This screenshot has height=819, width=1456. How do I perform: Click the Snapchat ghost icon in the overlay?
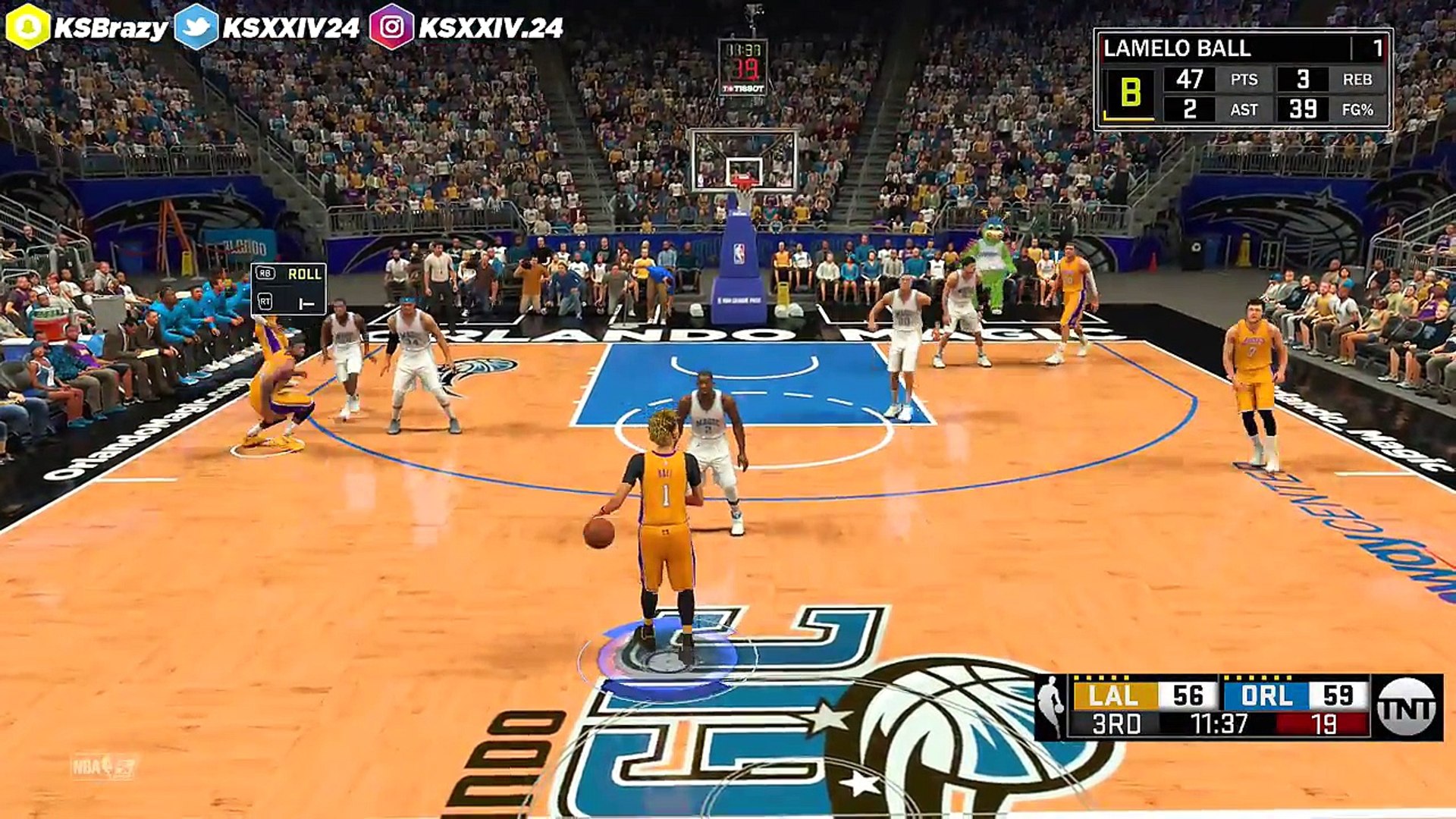click(x=27, y=27)
